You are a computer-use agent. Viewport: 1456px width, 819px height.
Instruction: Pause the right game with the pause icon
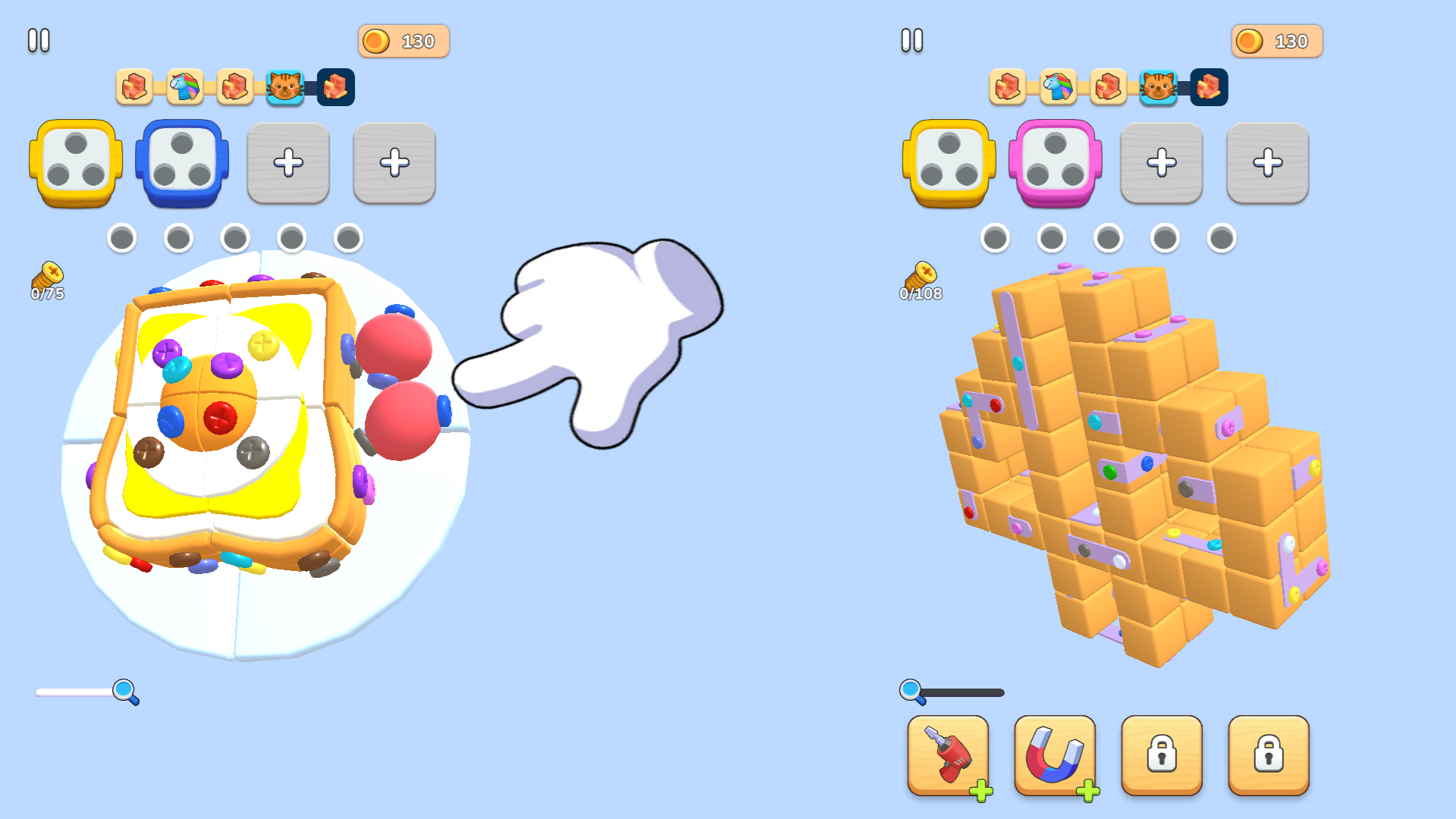913,41
